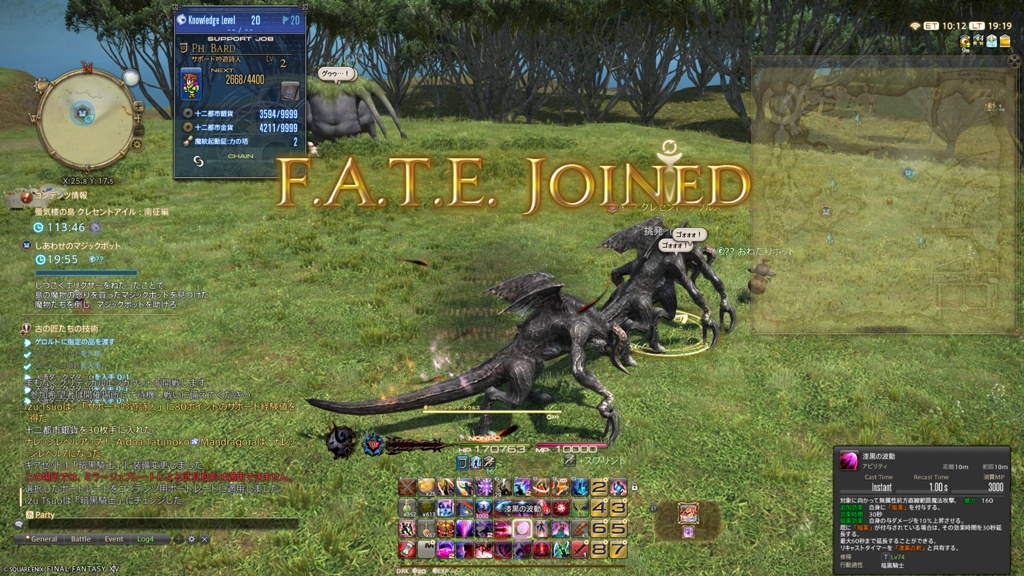Activate the highlighted pink orb hotbar ability
Screen dimensions: 1024x576
click(x=523, y=529)
